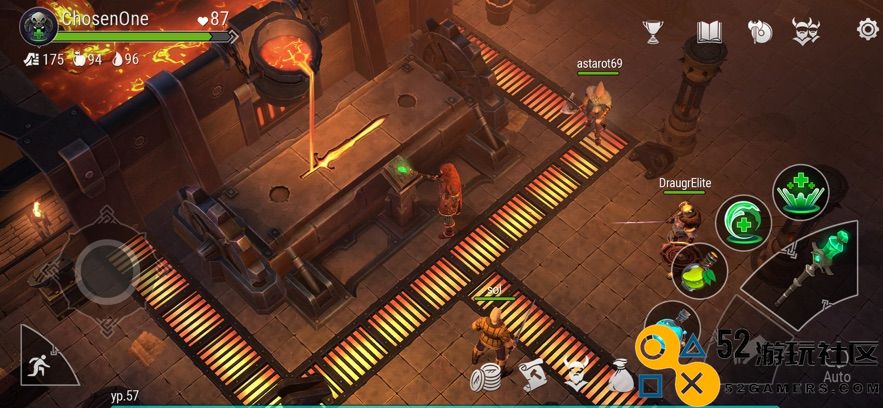Viewport: 883px width, 408px height.
Task: Open the viking helmet clan menu
Action: click(805, 31)
